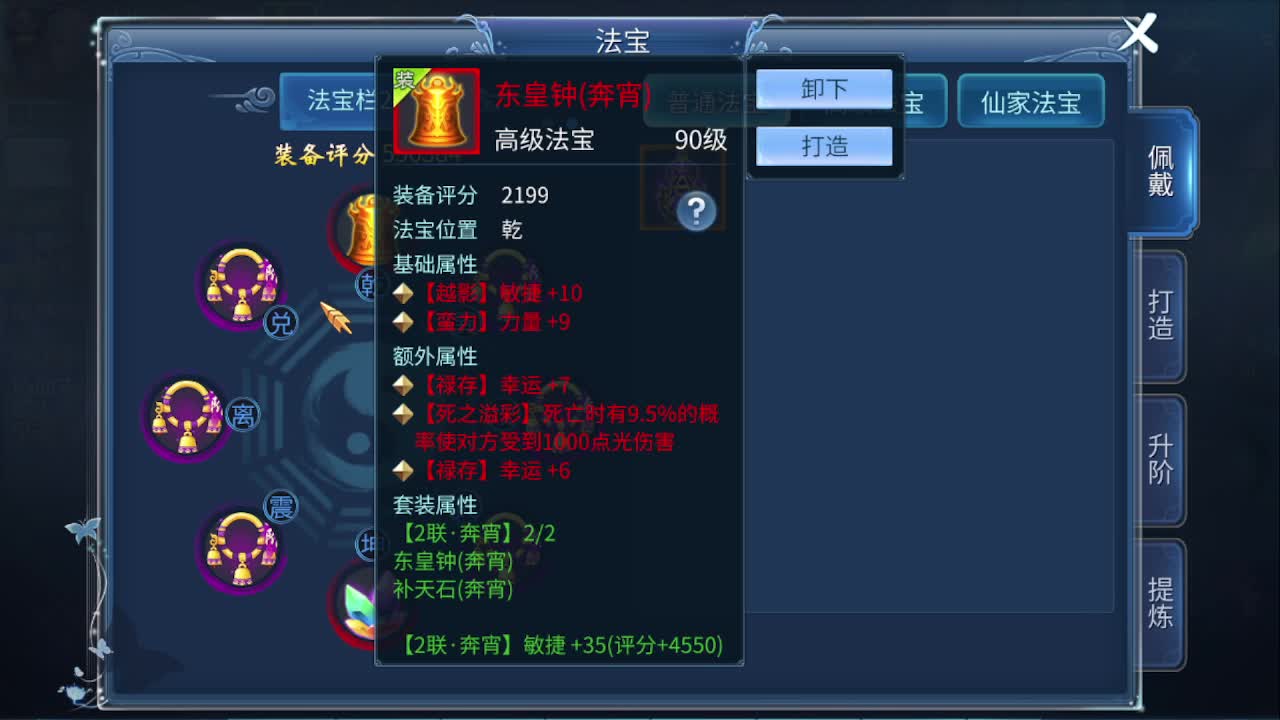This screenshot has height=720, width=1280.
Task: Select the 仙家法宝 category
Action: 1031,101
